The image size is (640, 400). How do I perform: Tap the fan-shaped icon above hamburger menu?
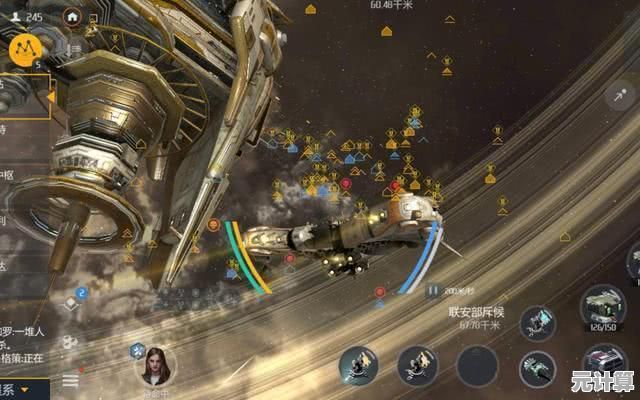point(69,343)
